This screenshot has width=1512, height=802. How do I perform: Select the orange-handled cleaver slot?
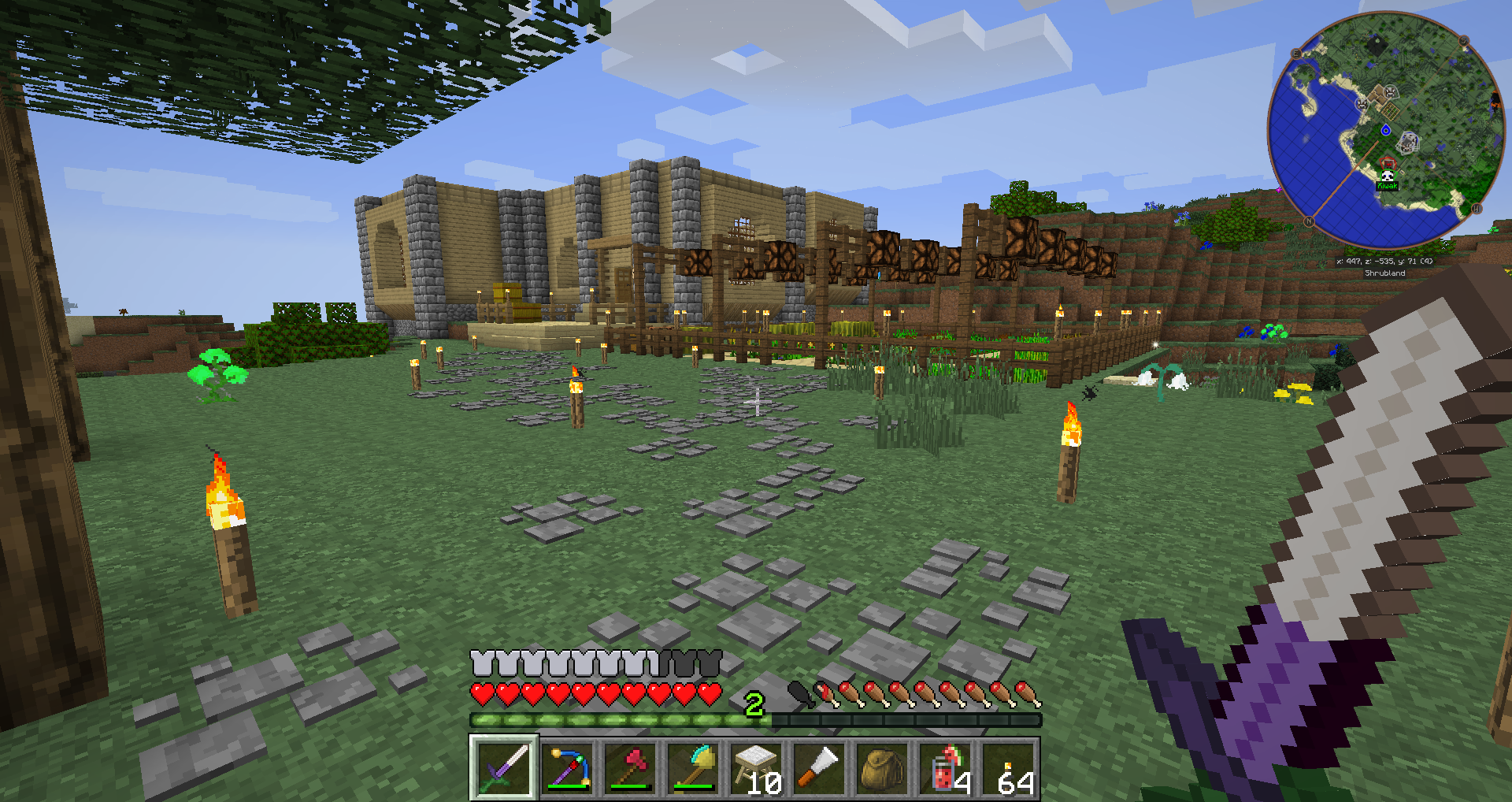820,768
